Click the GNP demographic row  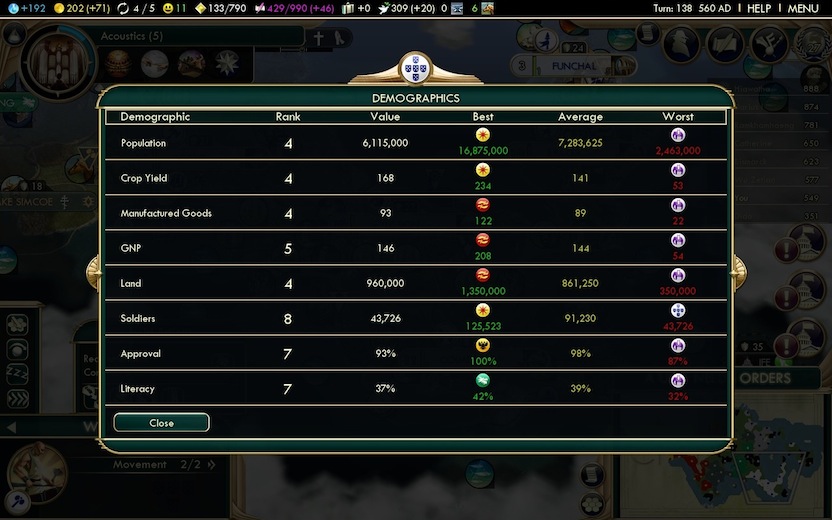click(415, 248)
